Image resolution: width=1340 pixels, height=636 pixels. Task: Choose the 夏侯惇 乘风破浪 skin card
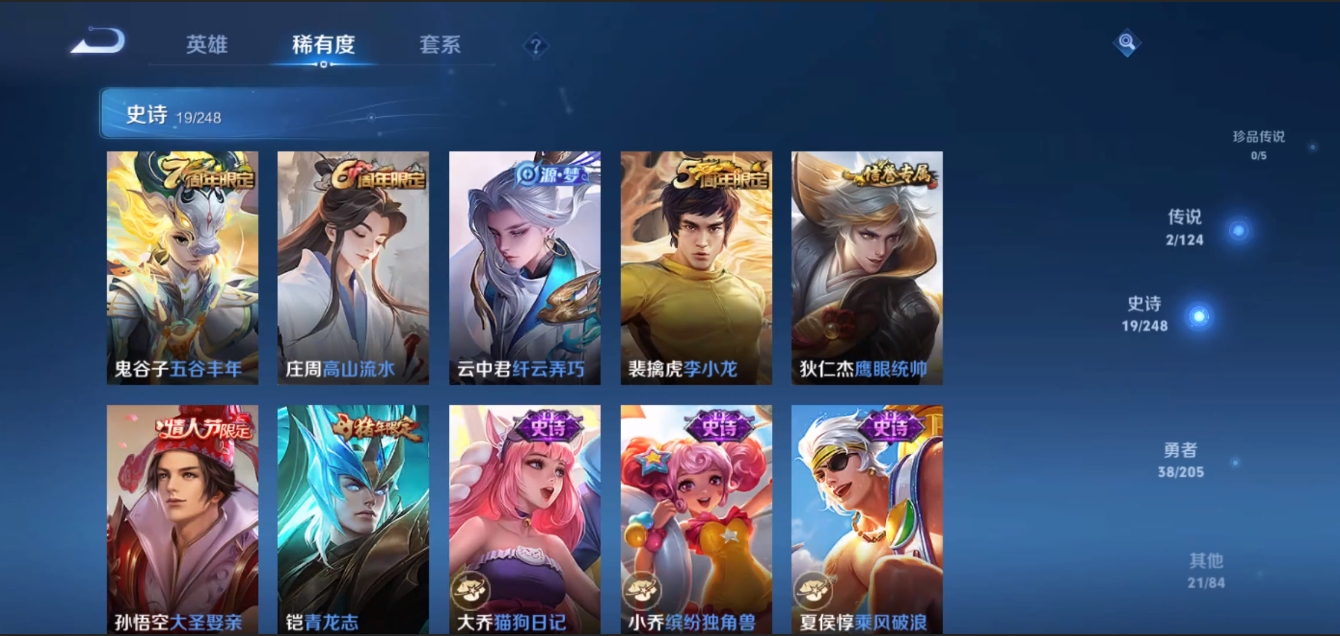point(867,519)
